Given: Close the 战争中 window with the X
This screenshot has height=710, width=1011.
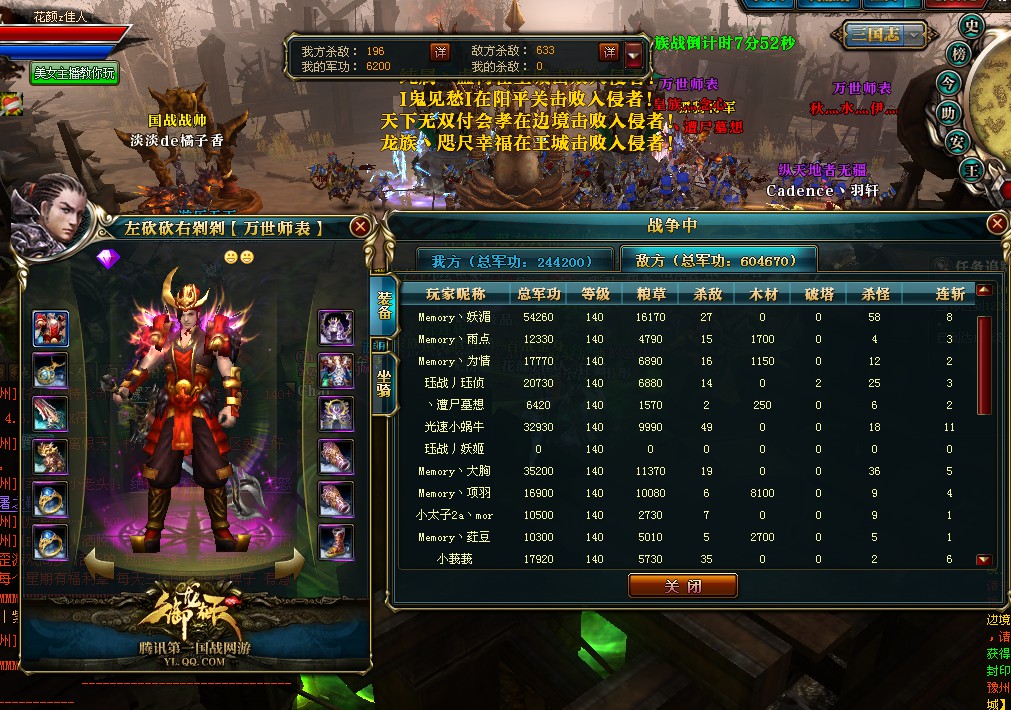Looking at the screenshot, I should [996, 224].
